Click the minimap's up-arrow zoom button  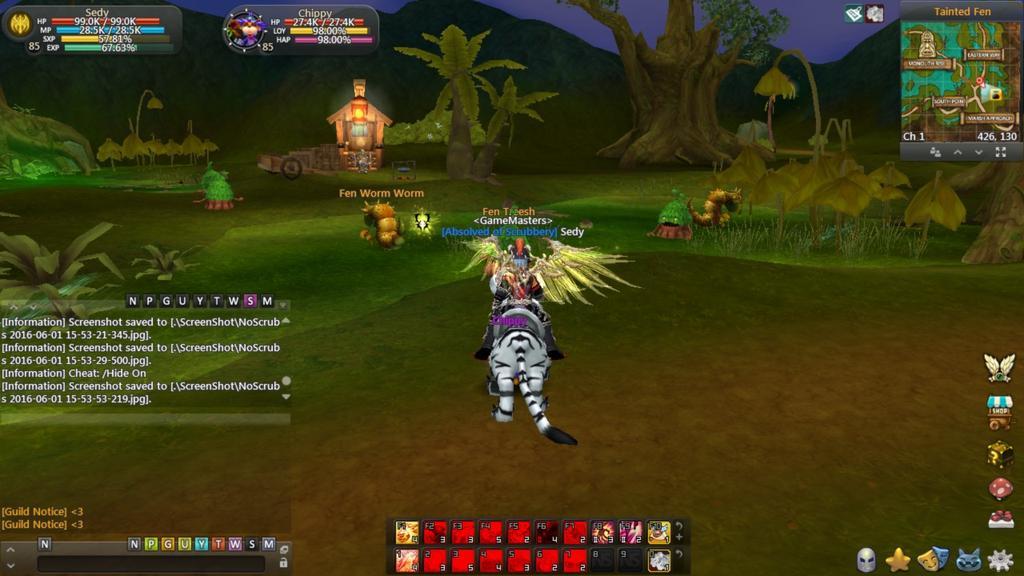(957, 152)
